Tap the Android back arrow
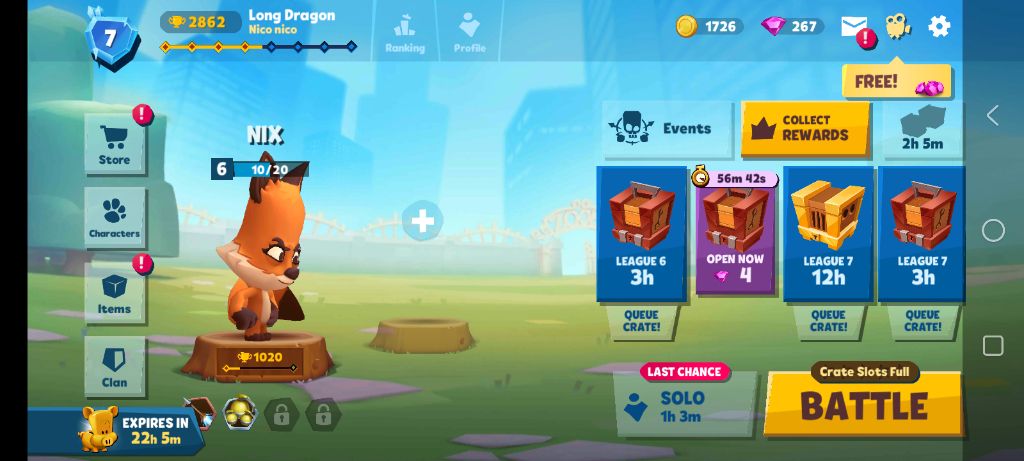Viewport: 1024px width, 461px height. click(x=992, y=115)
